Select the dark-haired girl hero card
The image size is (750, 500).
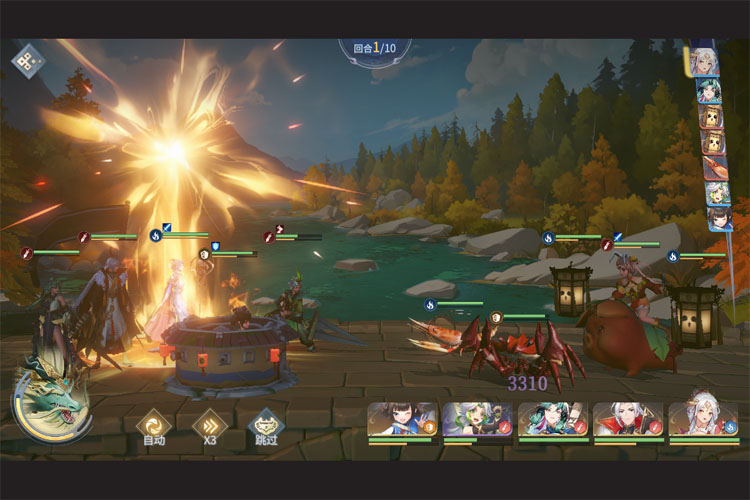click(x=402, y=420)
